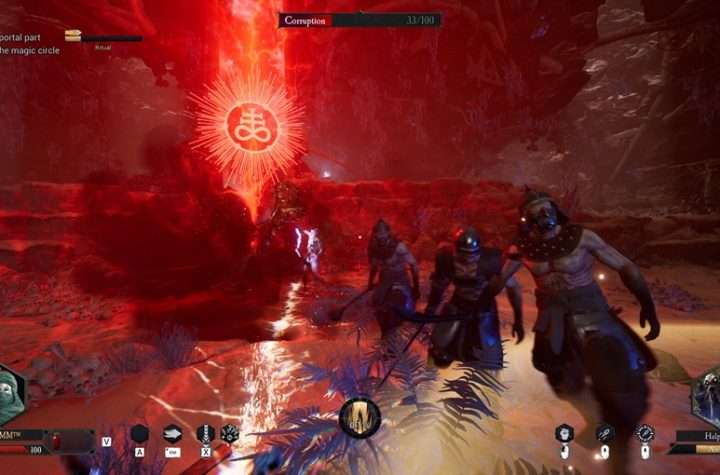Trigger the dagger hexagon ability
Screen dimensions: 720x475
pos(206,433)
